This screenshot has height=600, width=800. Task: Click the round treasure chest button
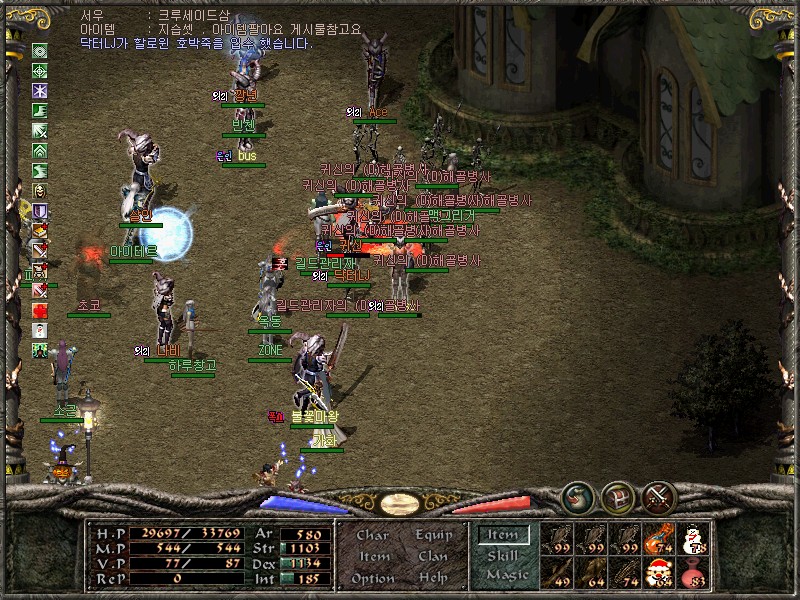617,495
